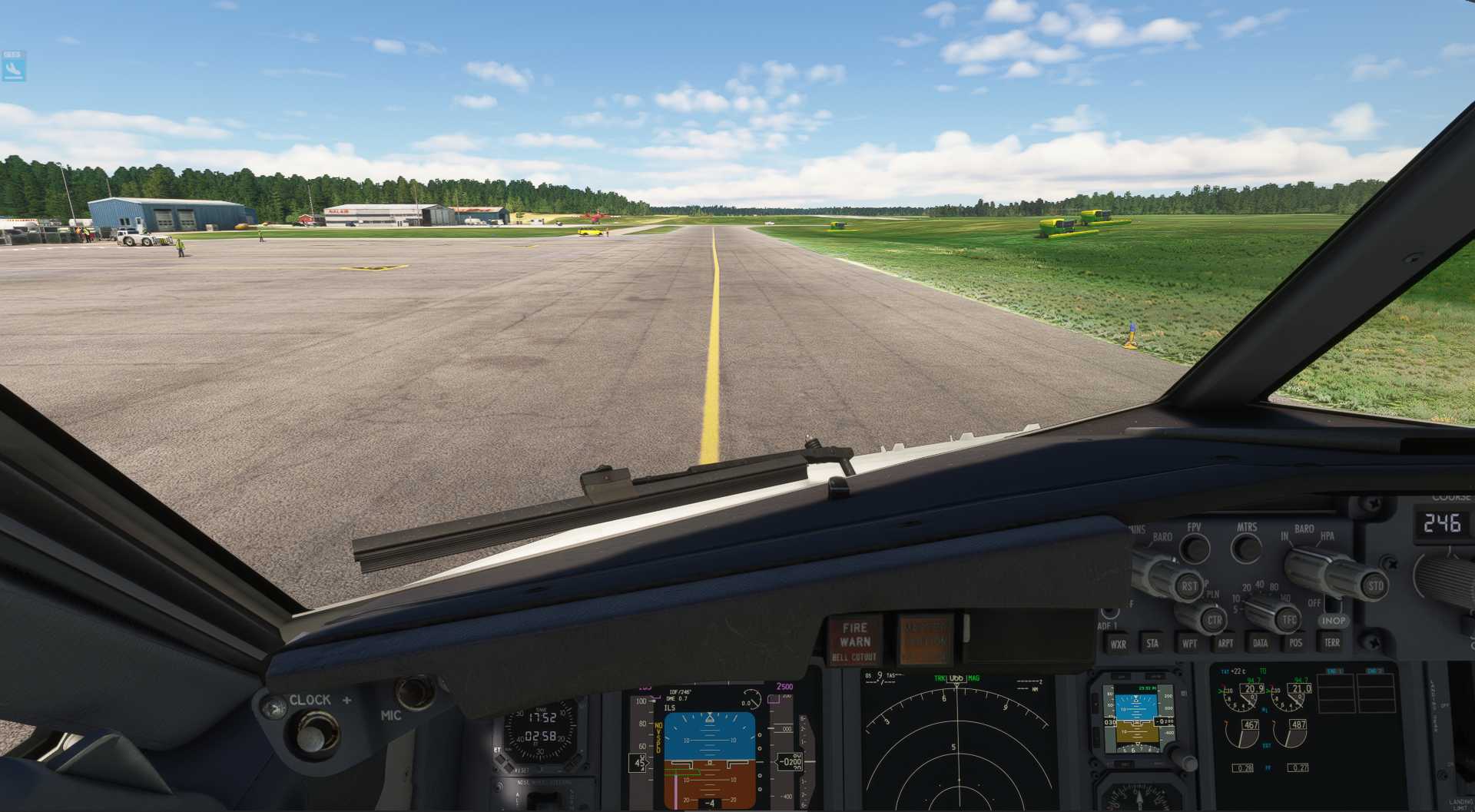This screenshot has width=1475, height=812.
Task: Toggle the TFC traffic display button
Action: click(1290, 619)
